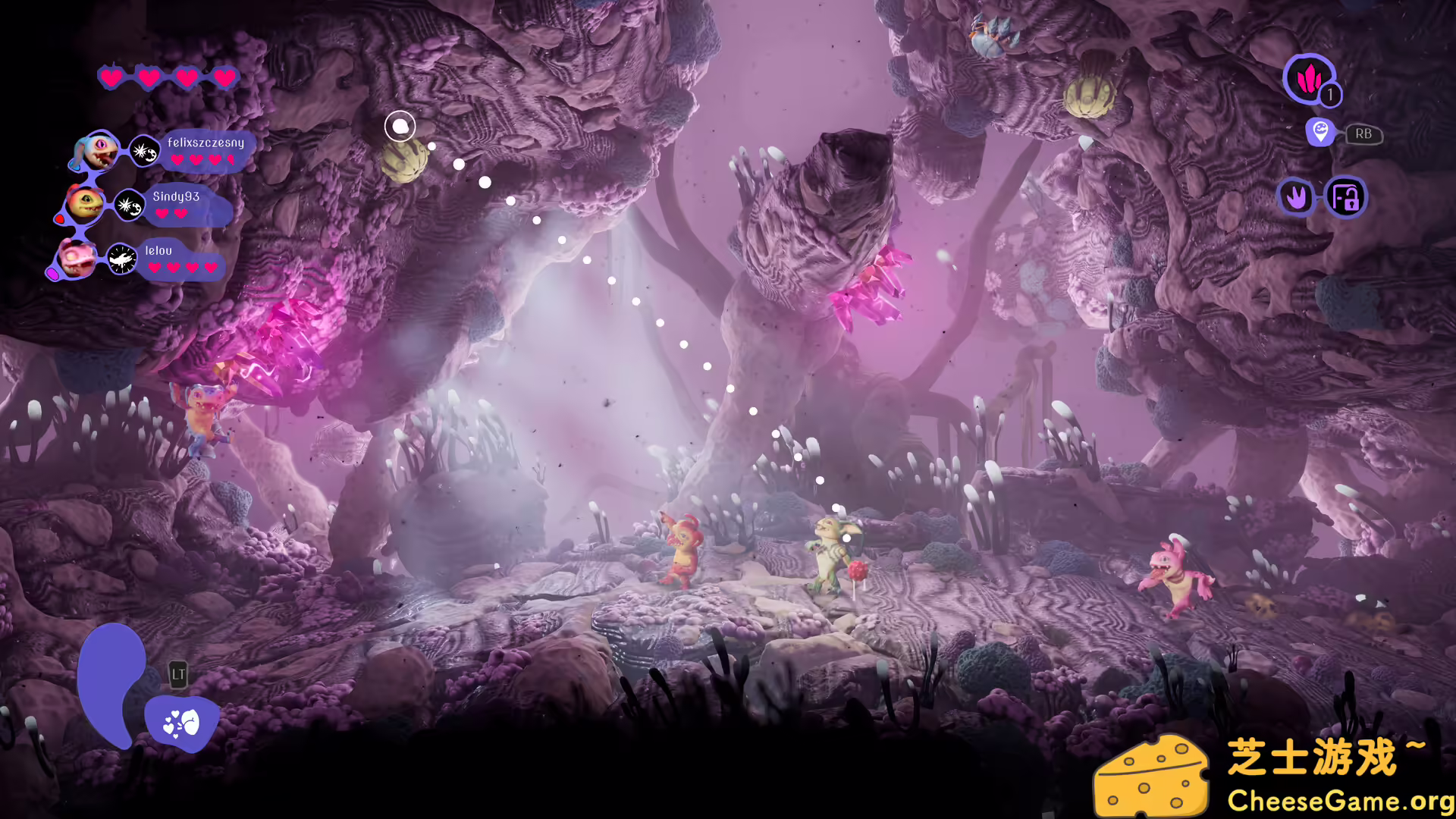Expand the crystal counter showing 1
This screenshot has width=1456, height=819.
[1330, 94]
